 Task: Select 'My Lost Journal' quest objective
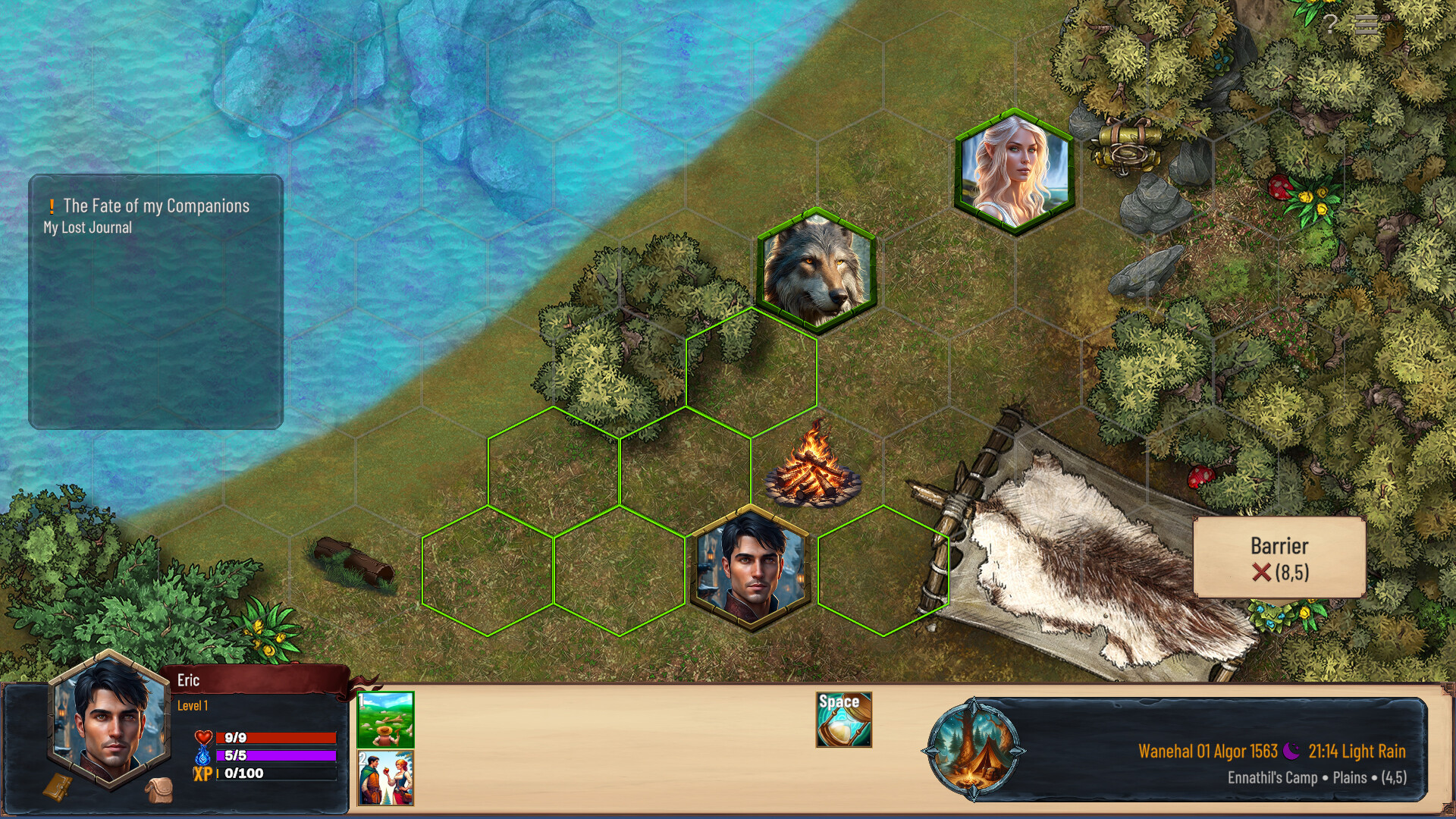[x=87, y=226]
